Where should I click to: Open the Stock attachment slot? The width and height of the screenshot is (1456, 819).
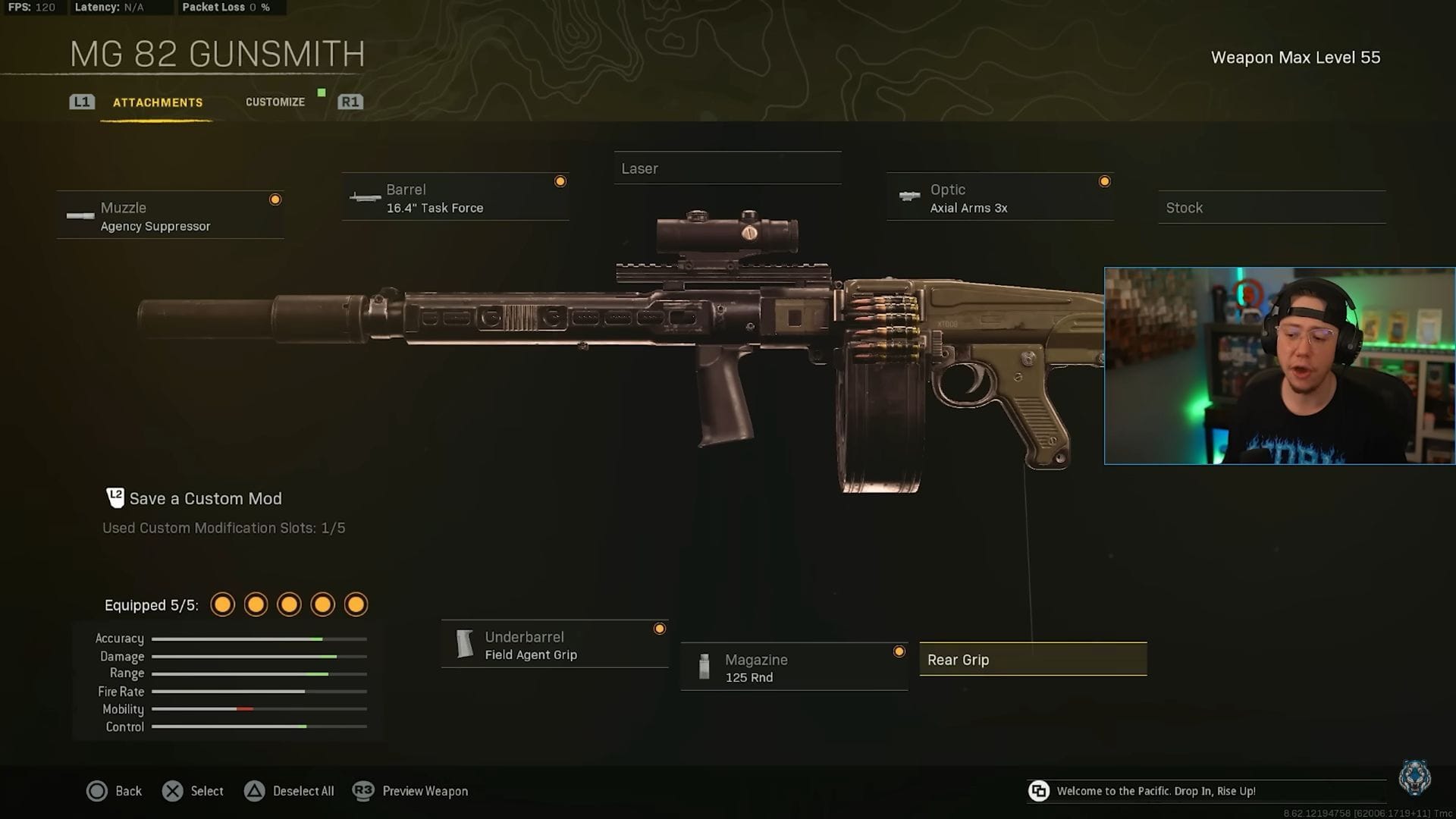click(1272, 207)
